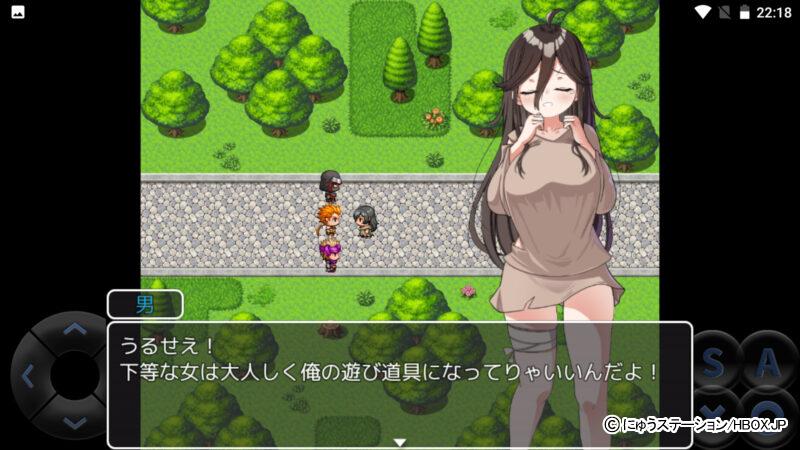
Task: Tap the virtual X button
Action: pos(714,412)
